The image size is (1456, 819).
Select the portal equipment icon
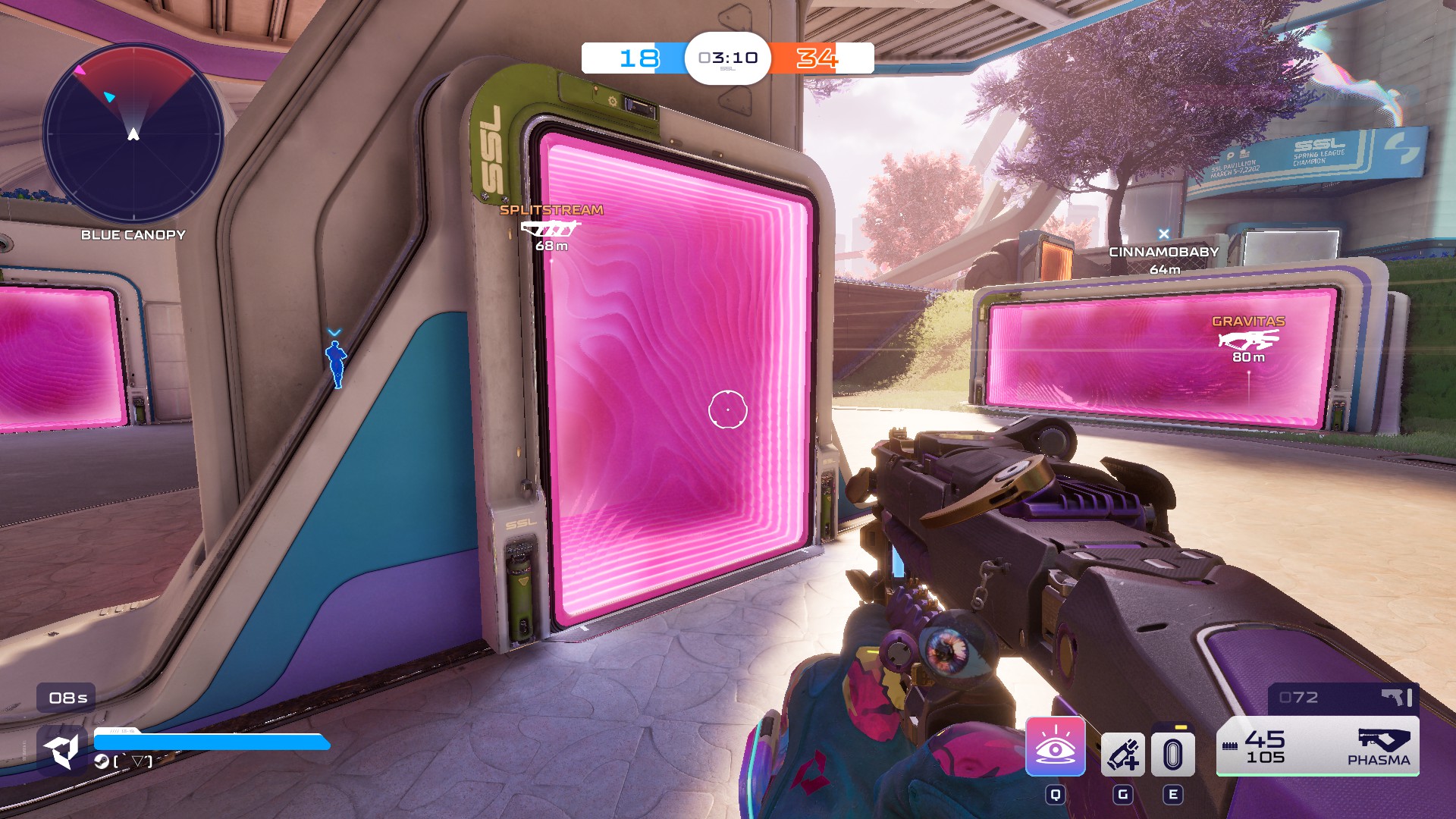tap(1172, 754)
